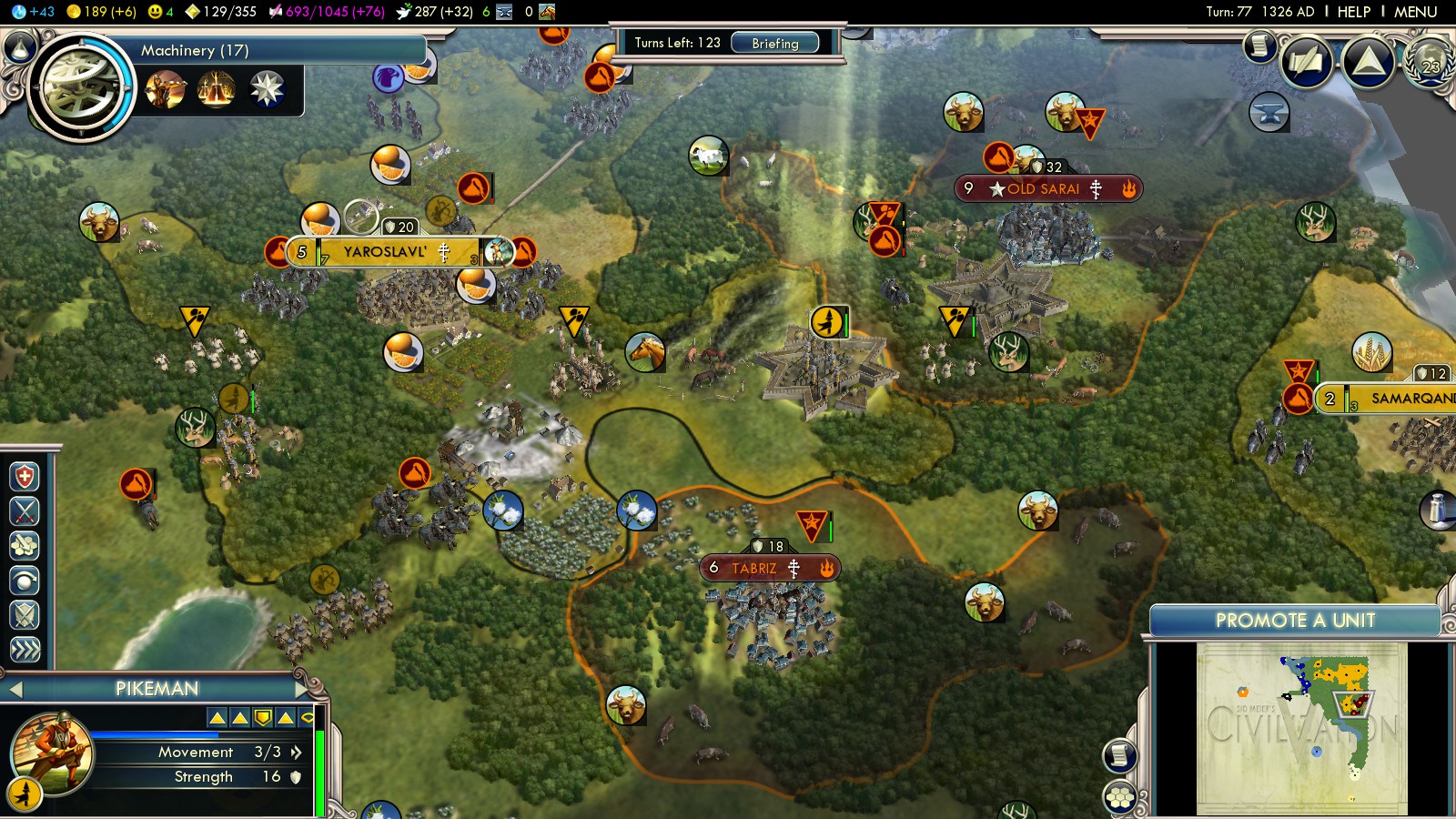Image resolution: width=1456 pixels, height=819 pixels.
Task: Click the Briefing button
Action: (x=774, y=43)
